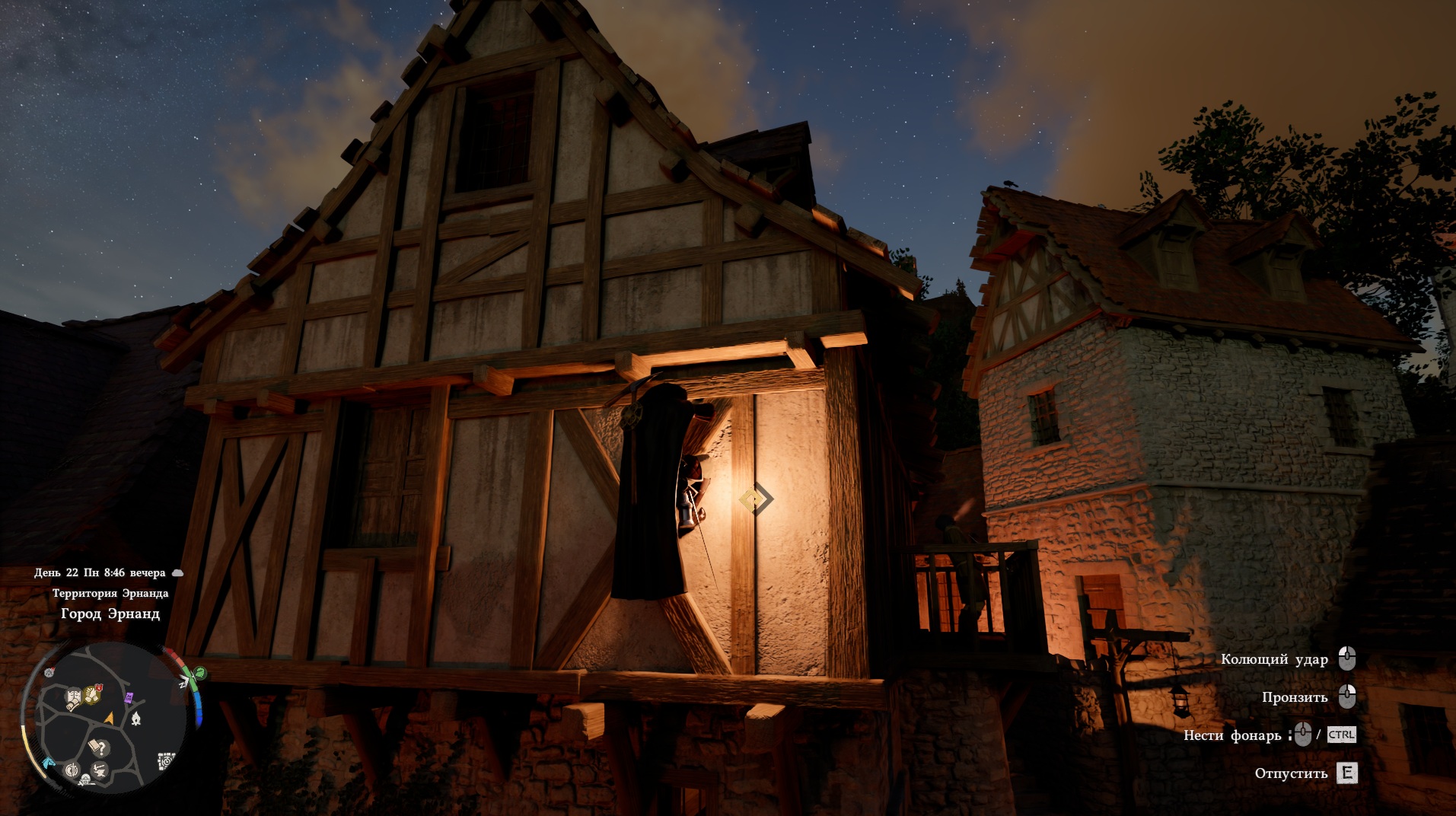The width and height of the screenshot is (1456, 816).
Task: Click the green leaf icon beside the minimap
Action: click(x=199, y=673)
